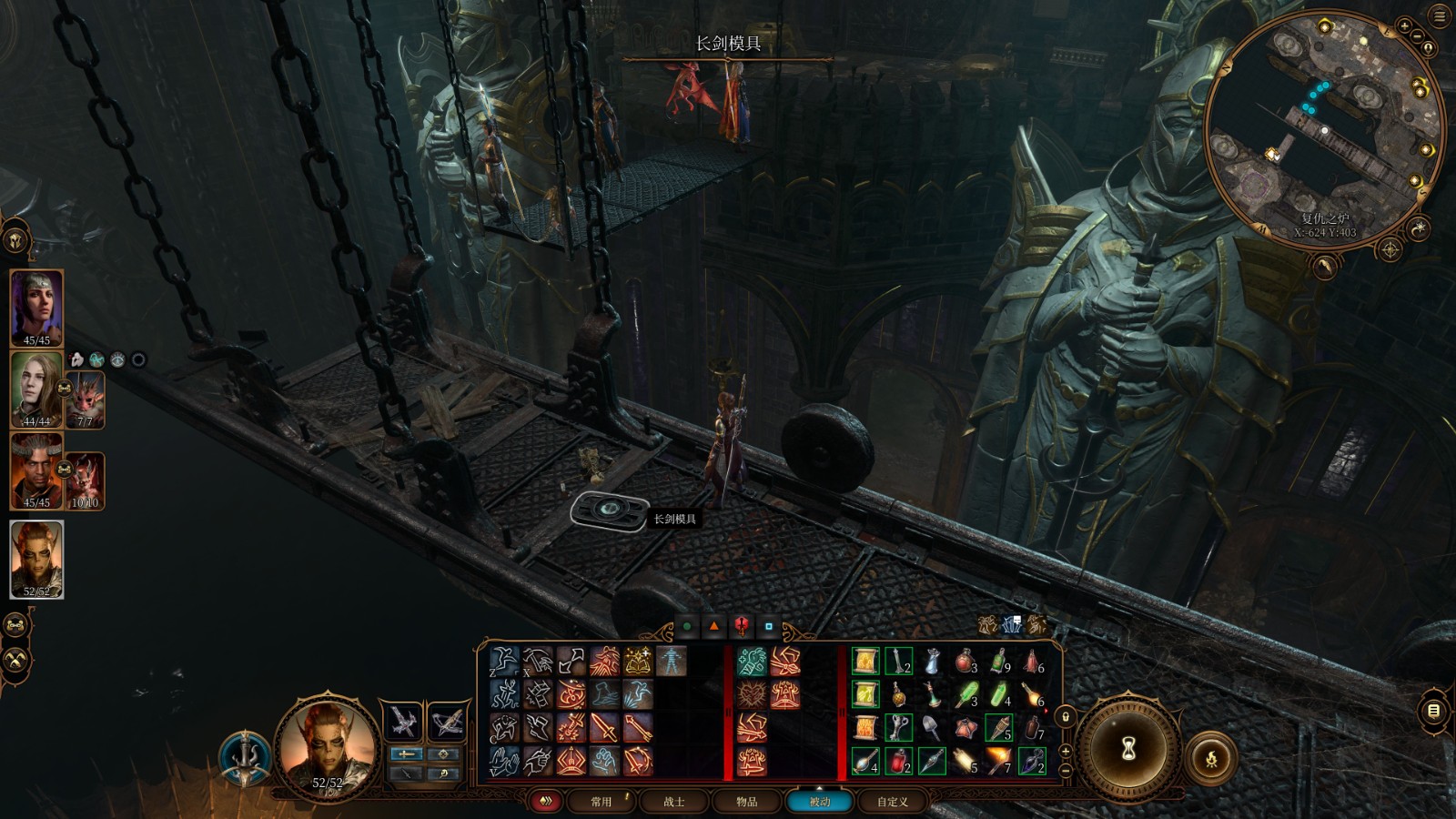This screenshot has height=819, width=1456.
Task: Open the campfire rest menu
Action: tap(1211, 758)
